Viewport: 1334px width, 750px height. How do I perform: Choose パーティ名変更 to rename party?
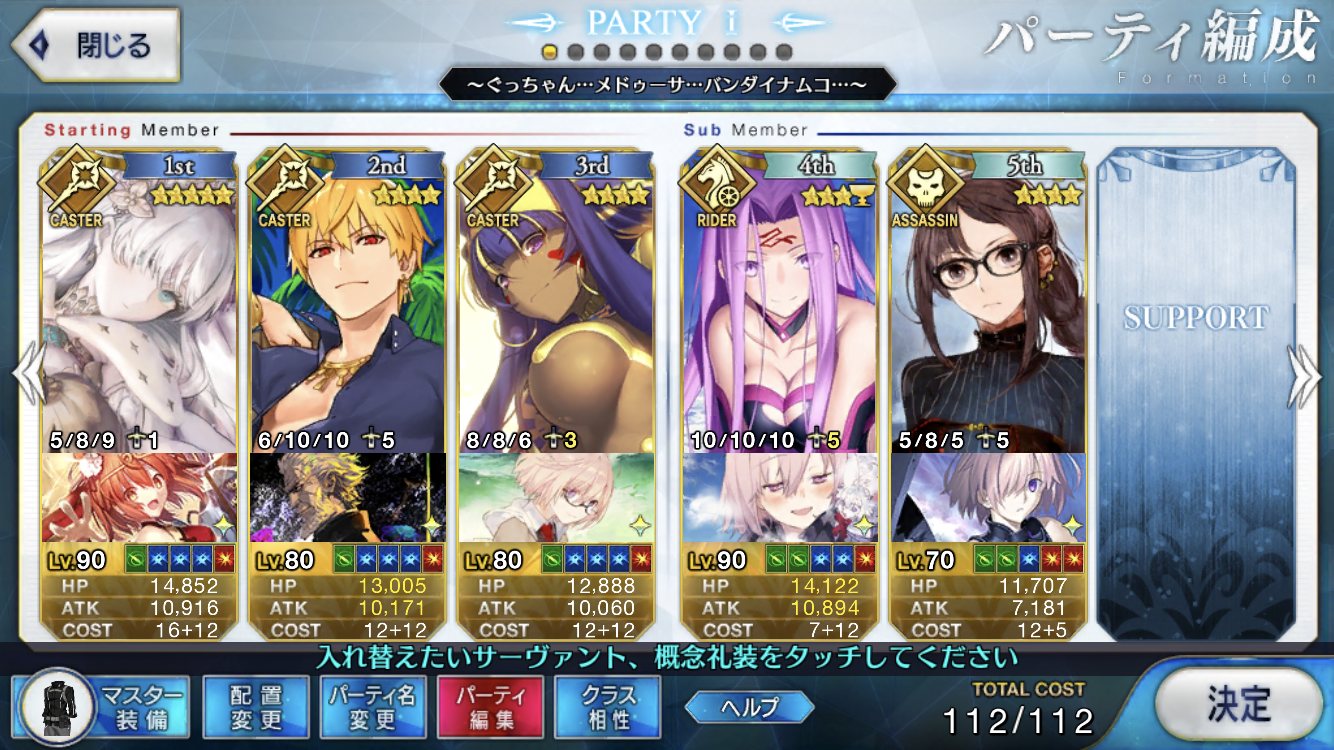tap(373, 706)
